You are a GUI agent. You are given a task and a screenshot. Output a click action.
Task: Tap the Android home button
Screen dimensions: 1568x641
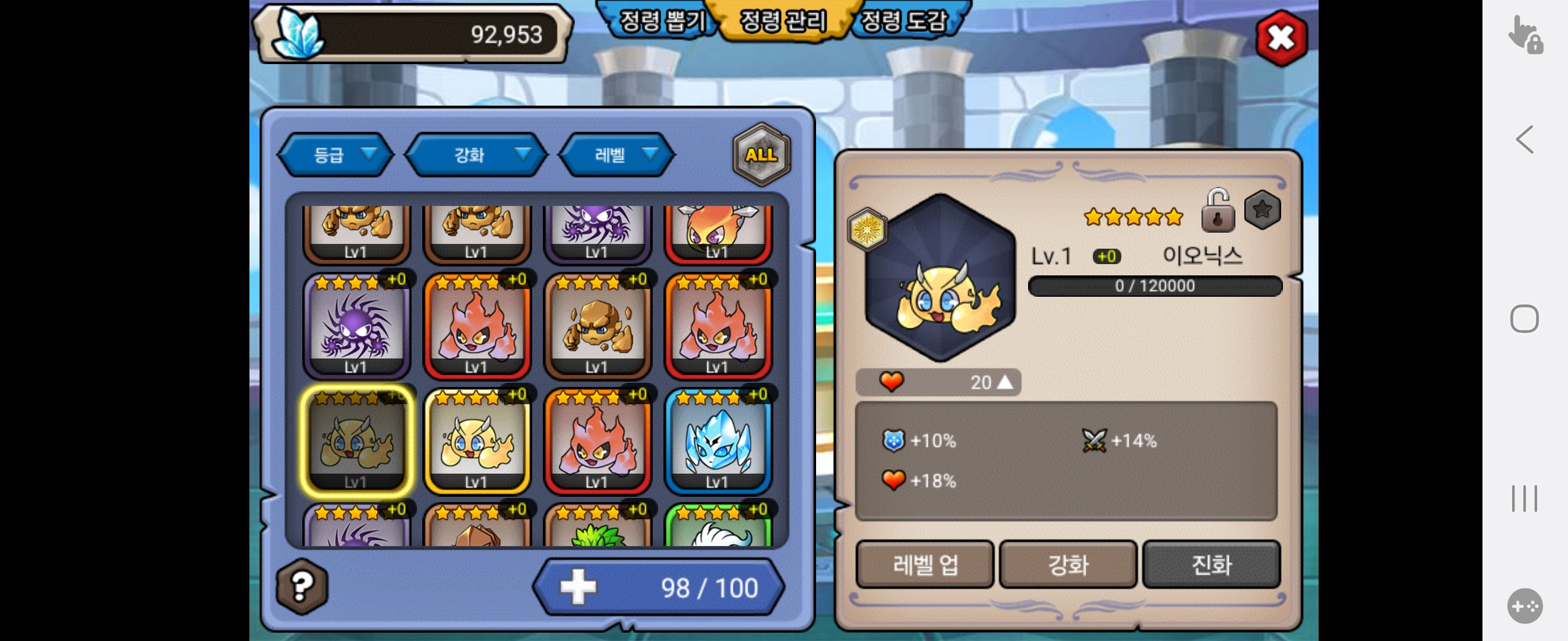pos(1524,319)
